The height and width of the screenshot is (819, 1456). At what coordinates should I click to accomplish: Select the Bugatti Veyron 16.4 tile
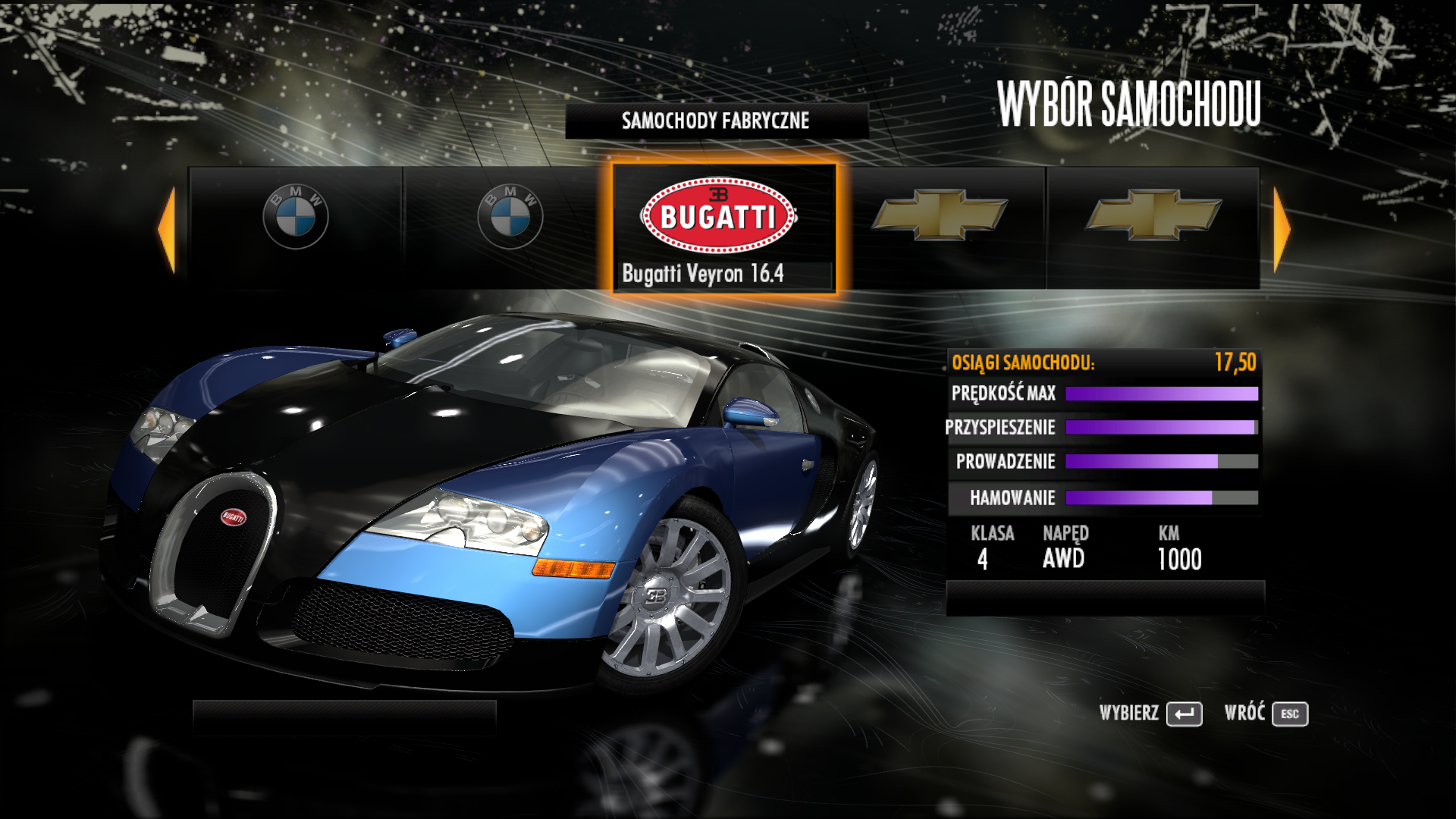click(724, 227)
